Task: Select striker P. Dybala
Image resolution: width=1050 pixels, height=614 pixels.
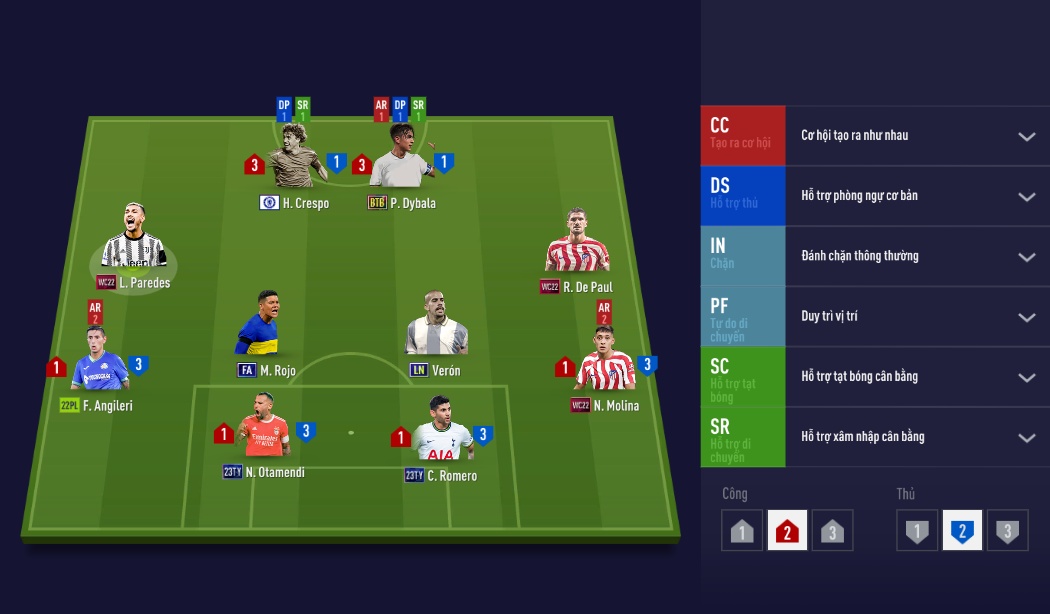Action: 402,158
